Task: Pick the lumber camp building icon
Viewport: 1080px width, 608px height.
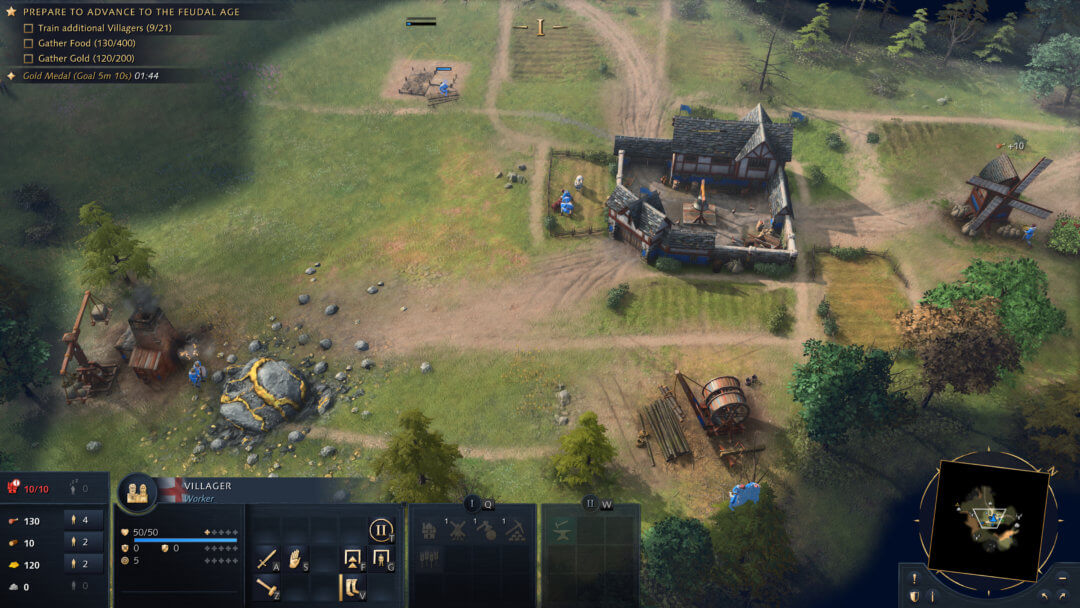Action: click(486, 531)
